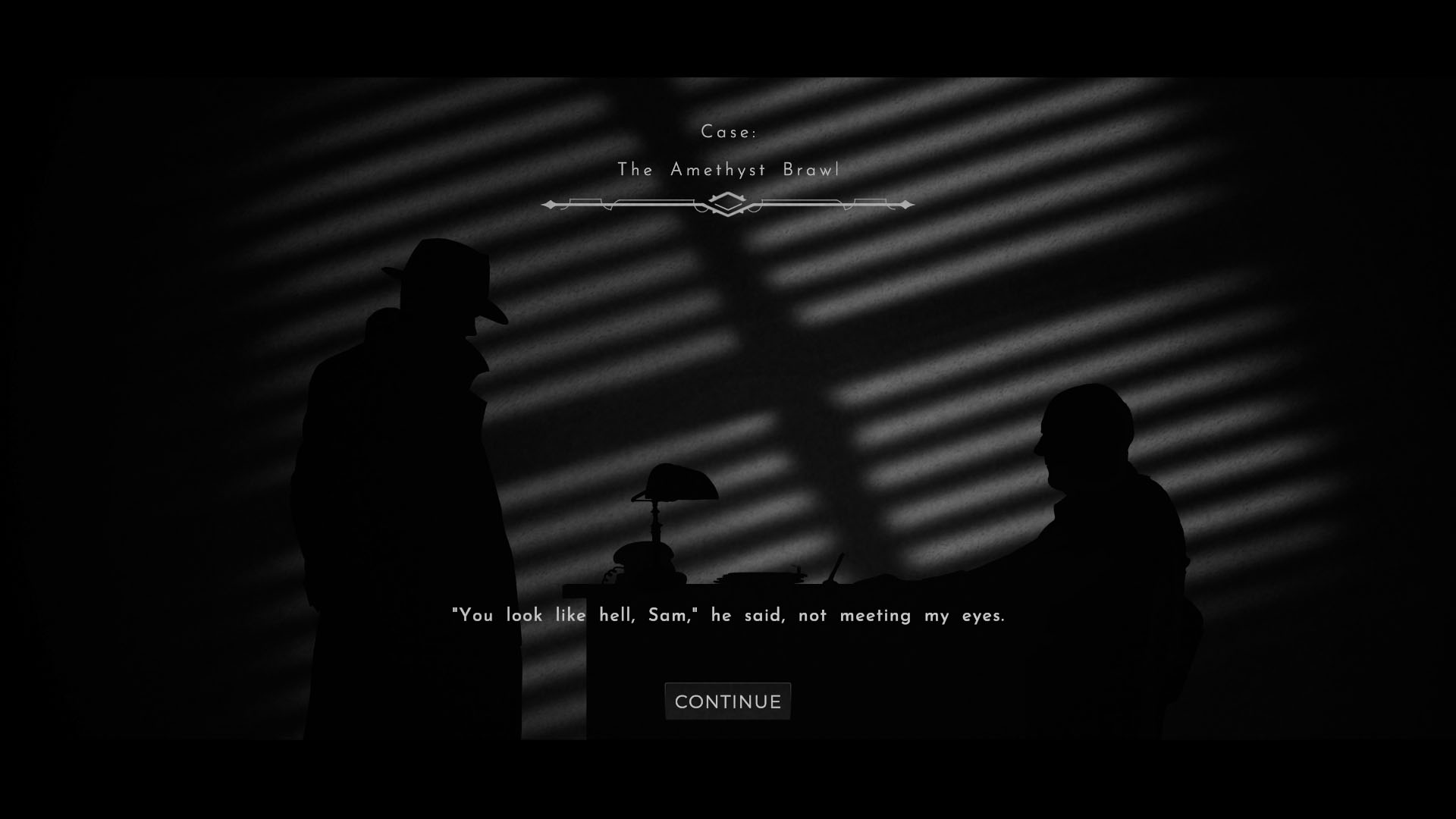
Task: Click the CONTINUE button
Action: point(726,701)
